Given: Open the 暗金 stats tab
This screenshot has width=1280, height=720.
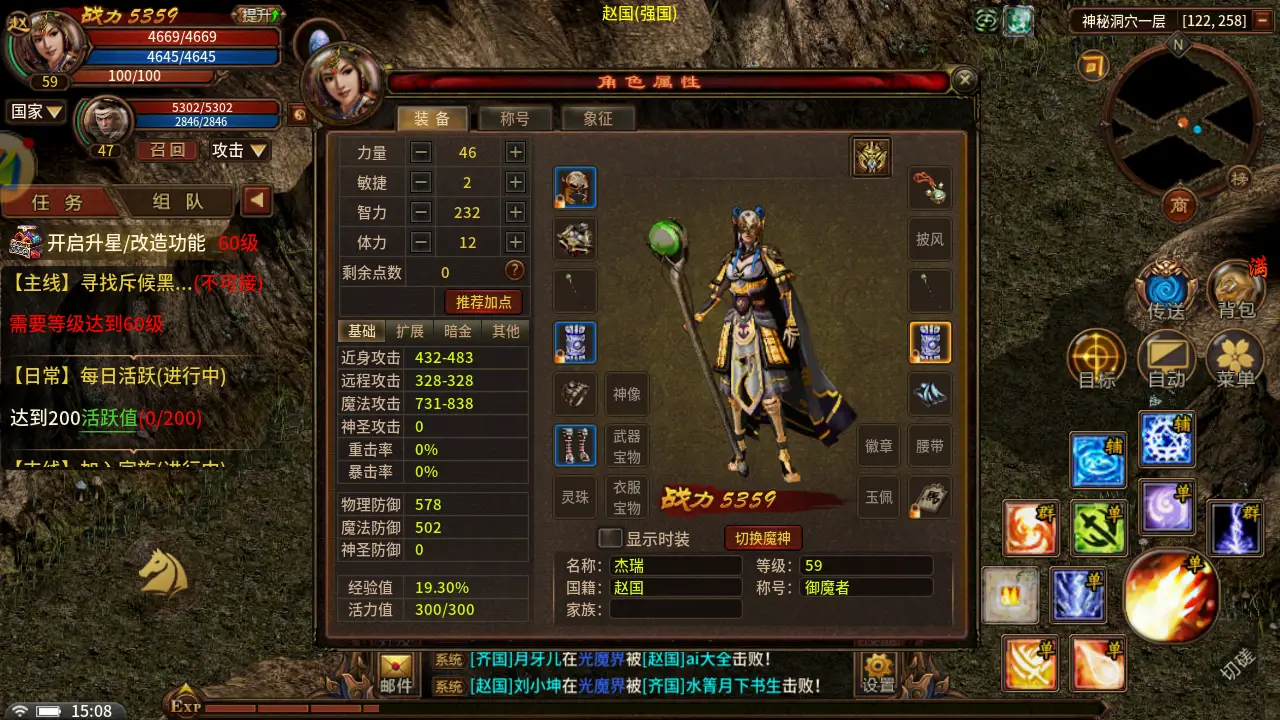Looking at the screenshot, I should pos(458,331).
